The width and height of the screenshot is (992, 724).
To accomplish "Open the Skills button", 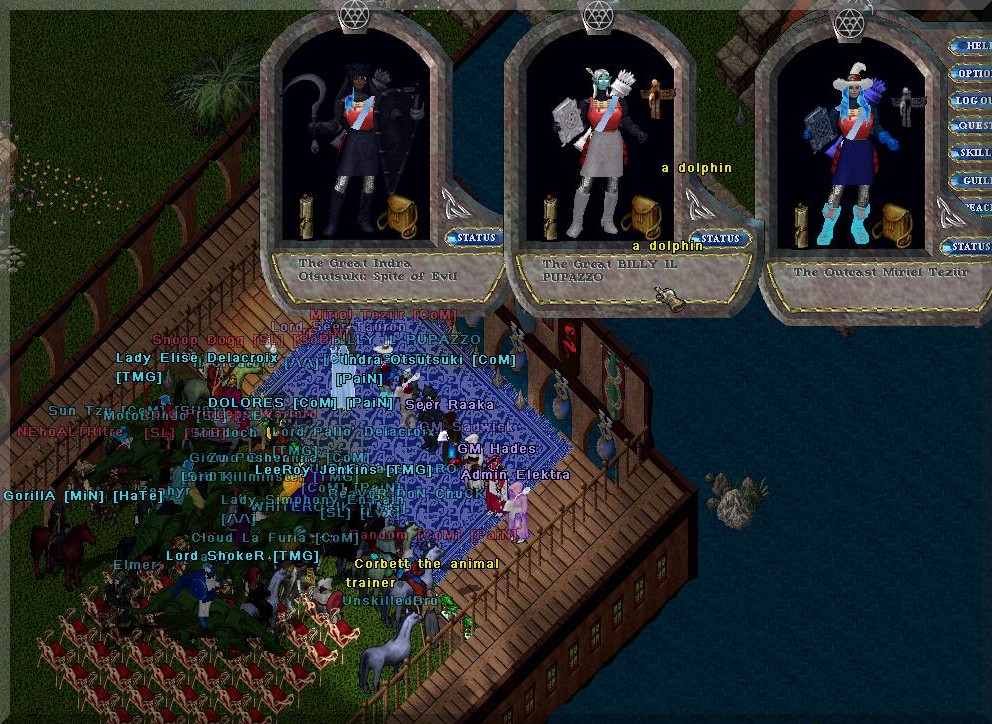I will [x=972, y=153].
